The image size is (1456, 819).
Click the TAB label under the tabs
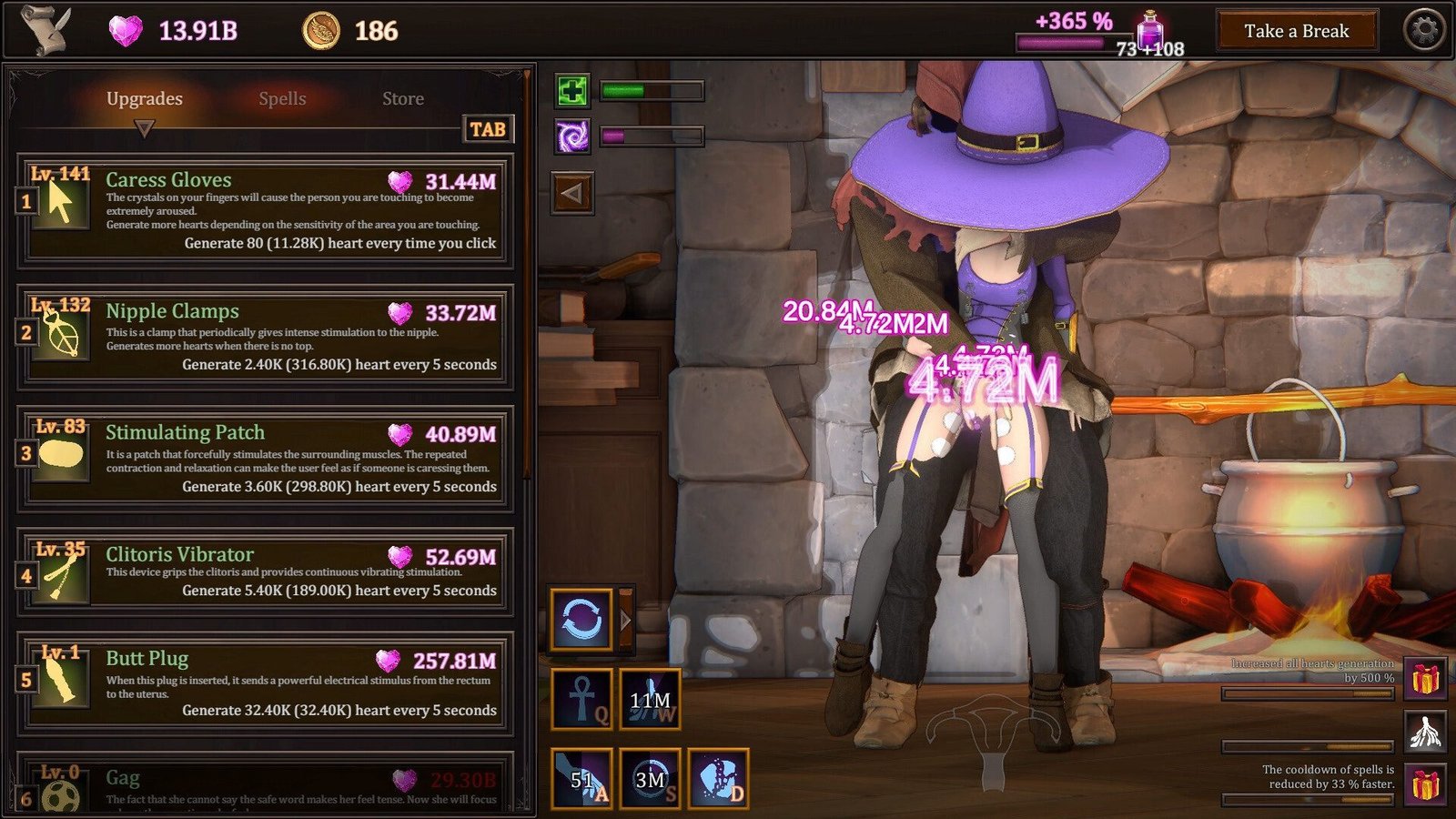[x=486, y=128]
